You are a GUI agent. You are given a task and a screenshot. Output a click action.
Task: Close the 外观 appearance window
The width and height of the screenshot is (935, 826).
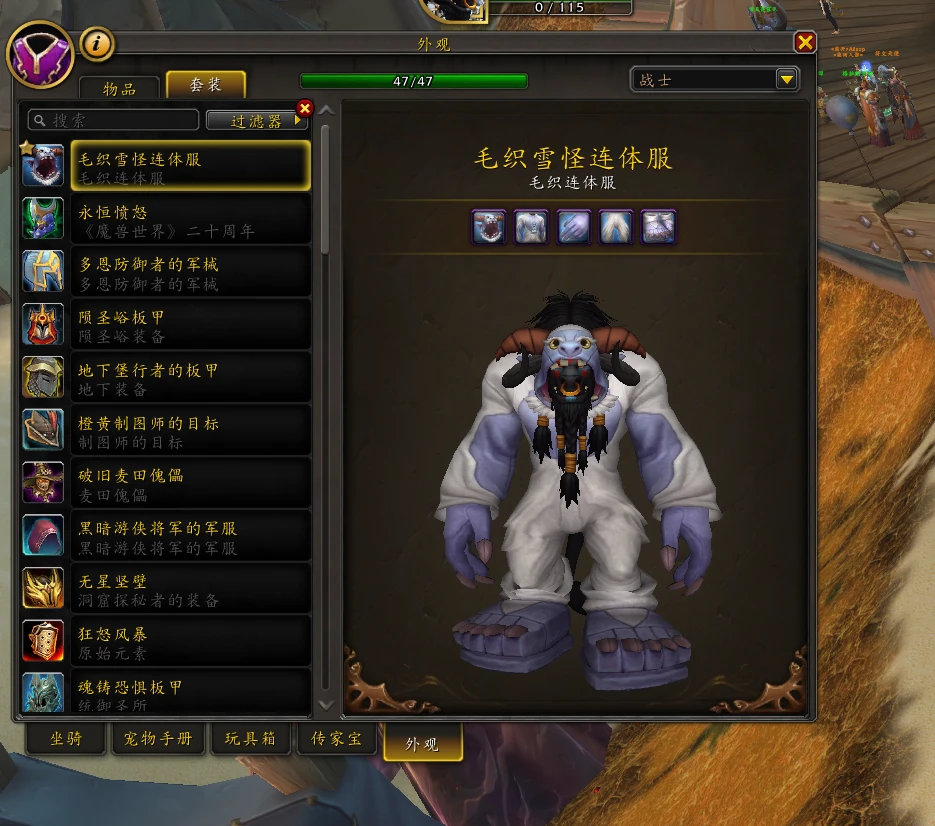click(x=805, y=42)
